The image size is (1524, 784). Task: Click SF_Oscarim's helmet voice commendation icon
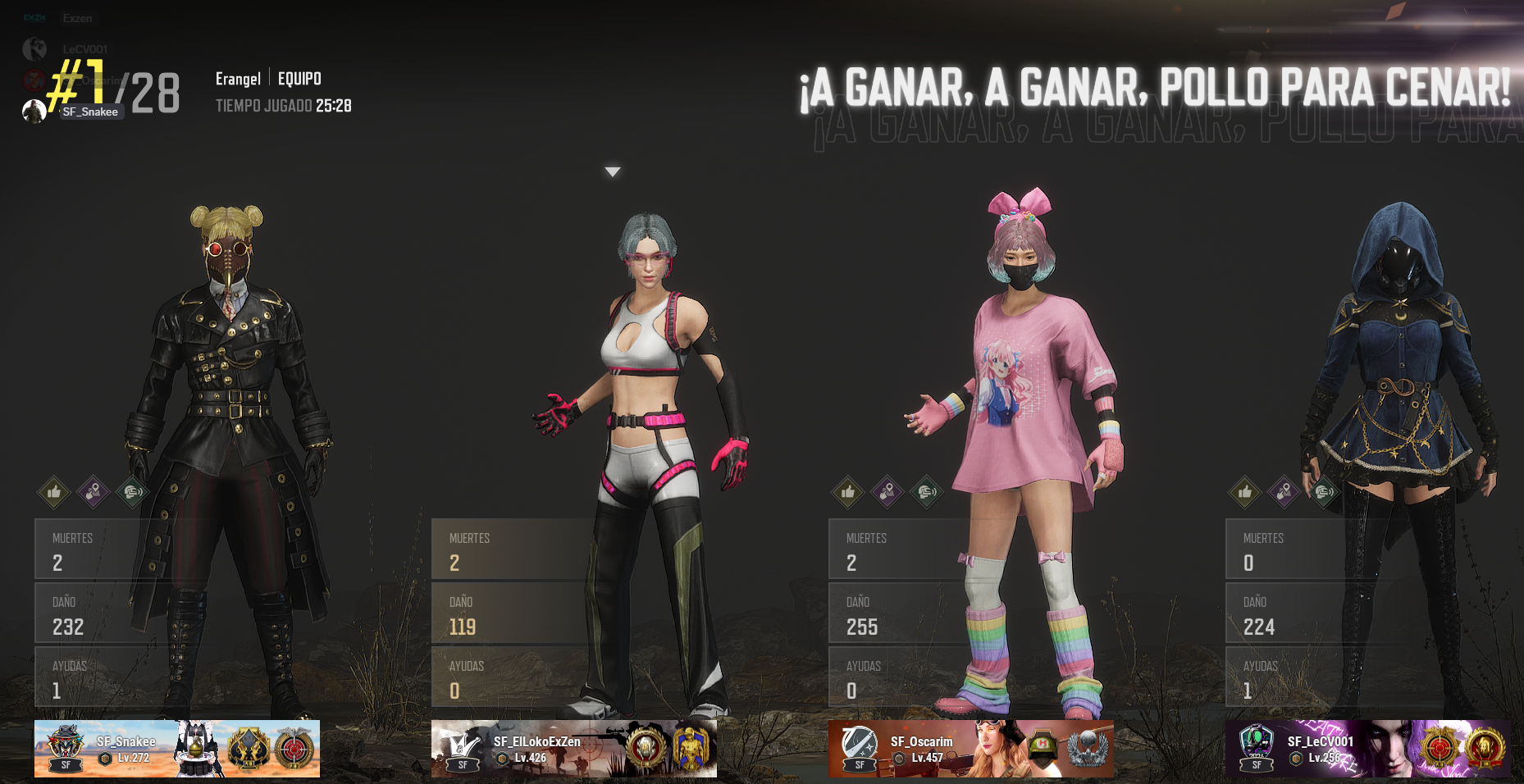pyautogui.click(x=927, y=492)
